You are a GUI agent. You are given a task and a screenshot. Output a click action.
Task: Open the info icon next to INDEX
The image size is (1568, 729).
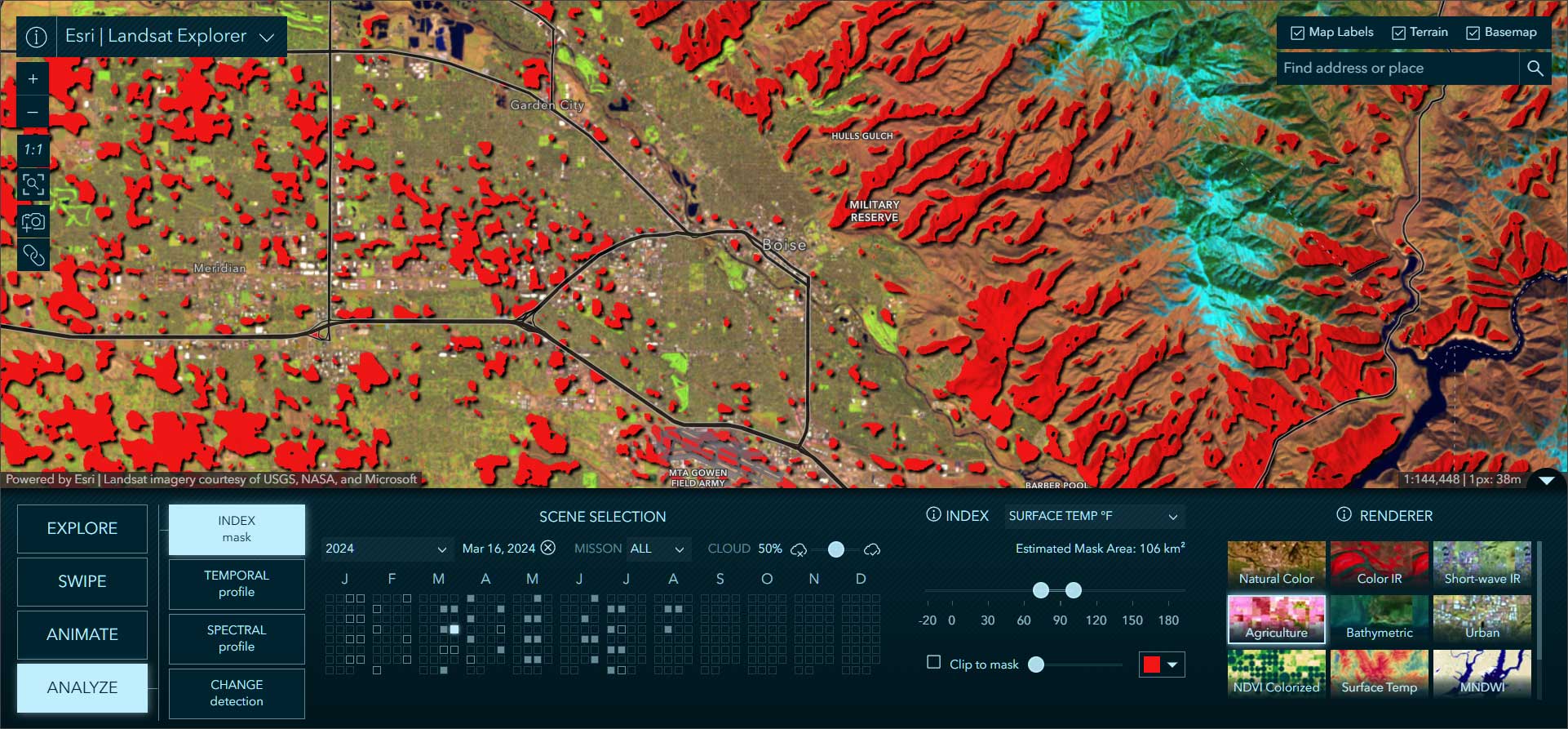pyautogui.click(x=932, y=514)
